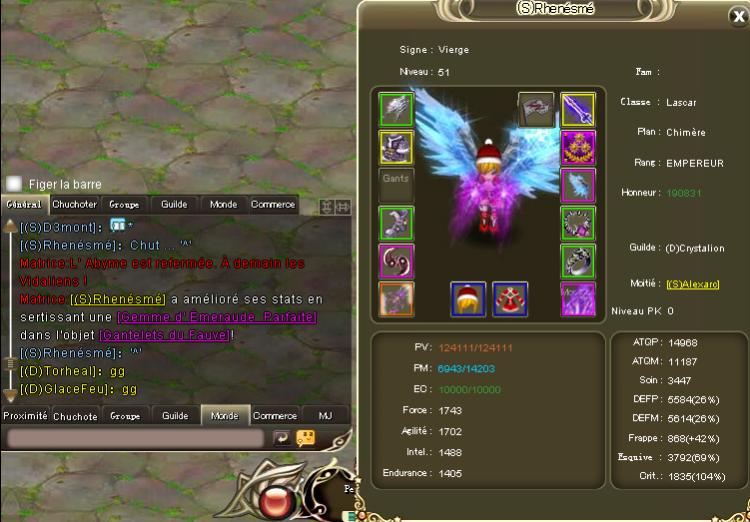
Task: Click the chat message input field
Action: 136,438
